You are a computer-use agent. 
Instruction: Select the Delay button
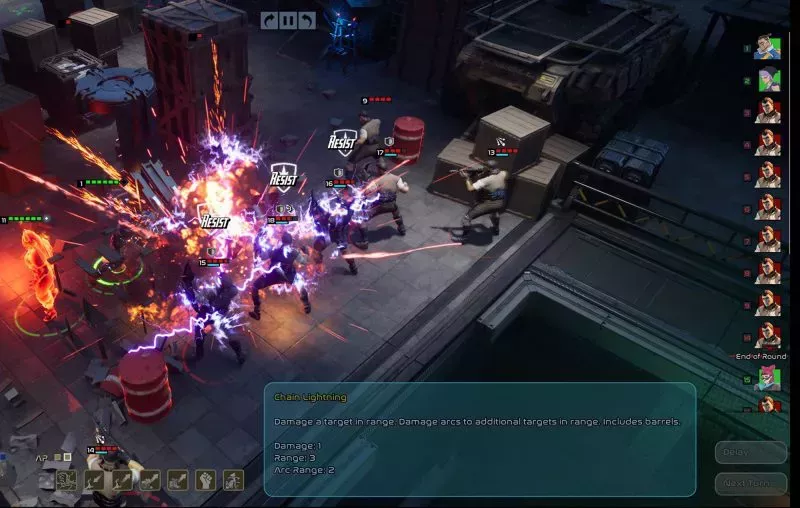click(x=750, y=452)
